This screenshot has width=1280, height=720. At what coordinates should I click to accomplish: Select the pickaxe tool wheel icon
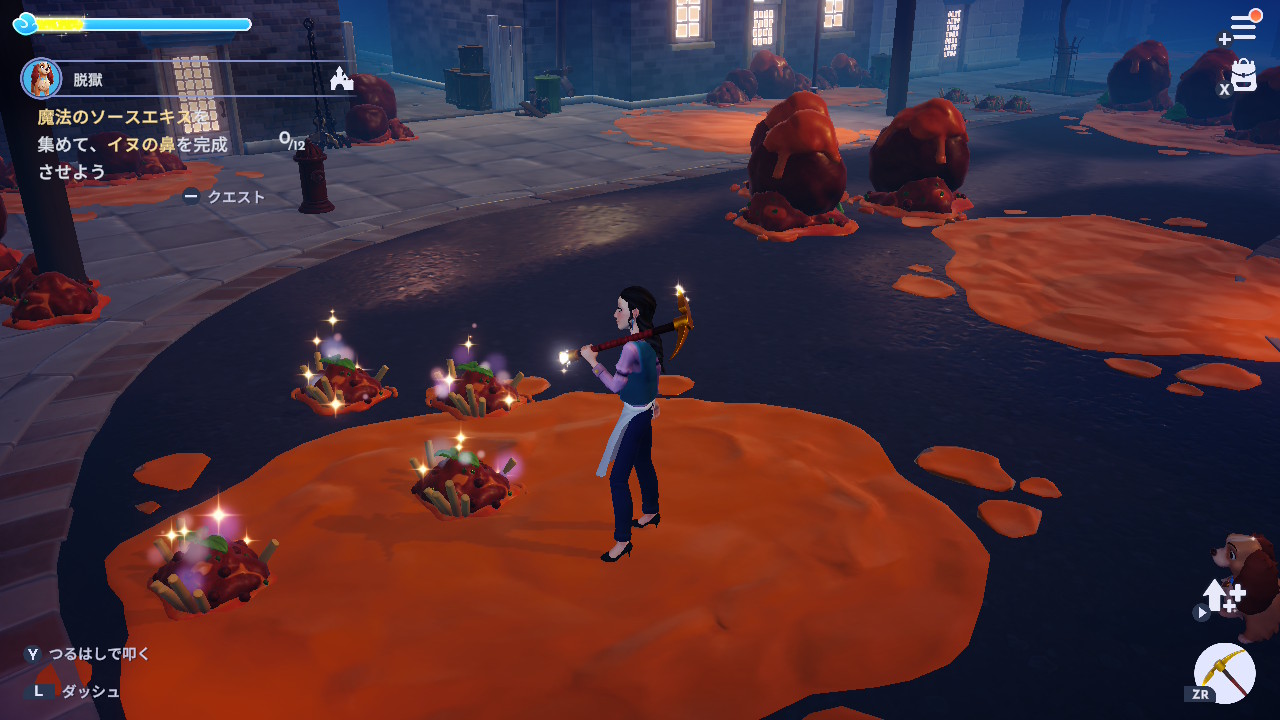click(x=1225, y=672)
